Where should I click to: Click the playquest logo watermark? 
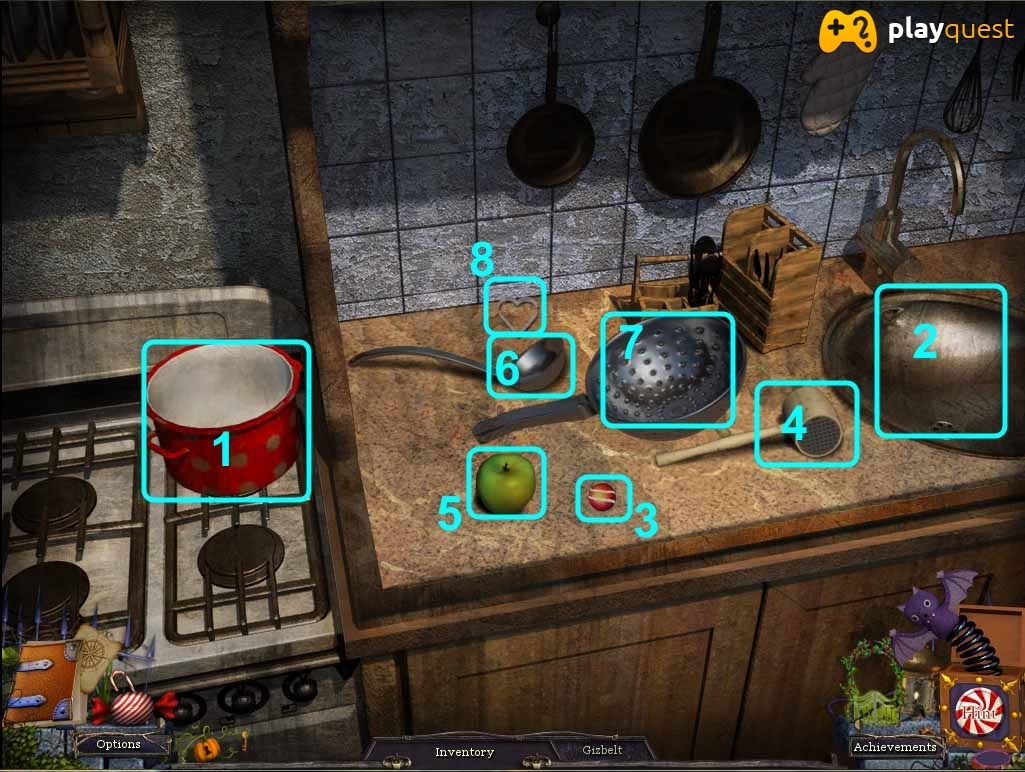pyautogui.click(x=918, y=32)
